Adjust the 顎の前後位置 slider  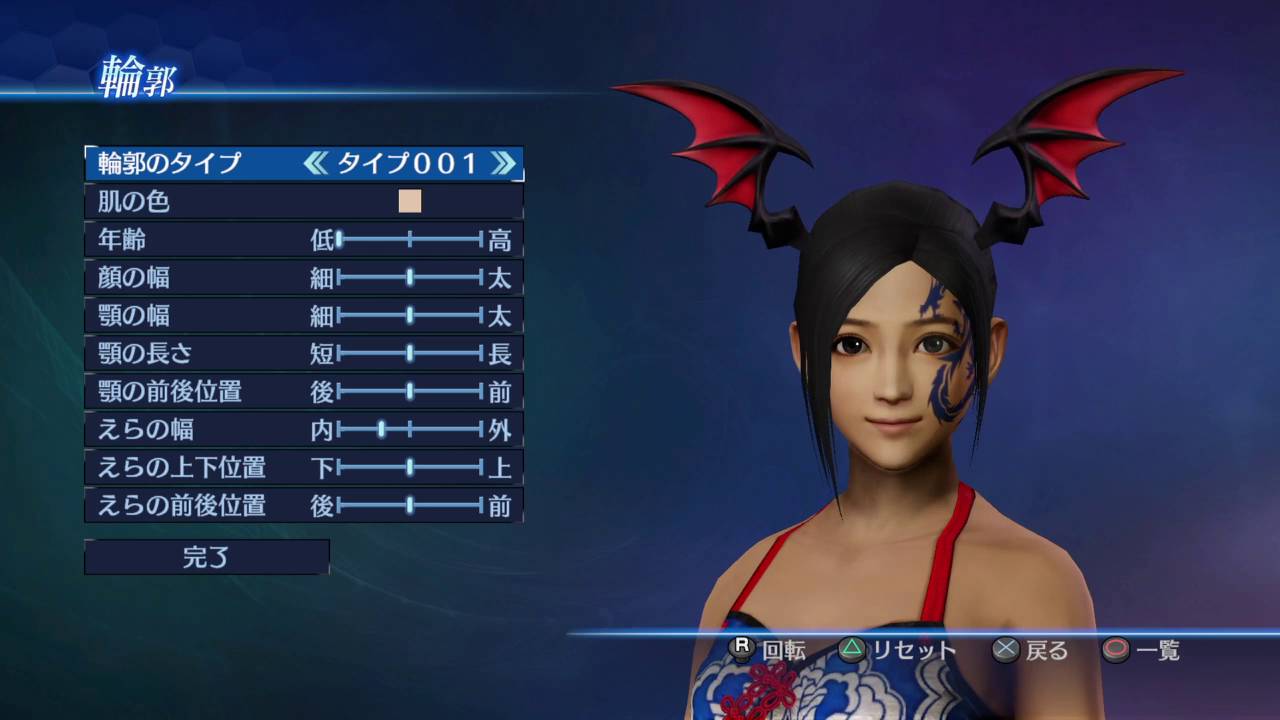pos(410,391)
